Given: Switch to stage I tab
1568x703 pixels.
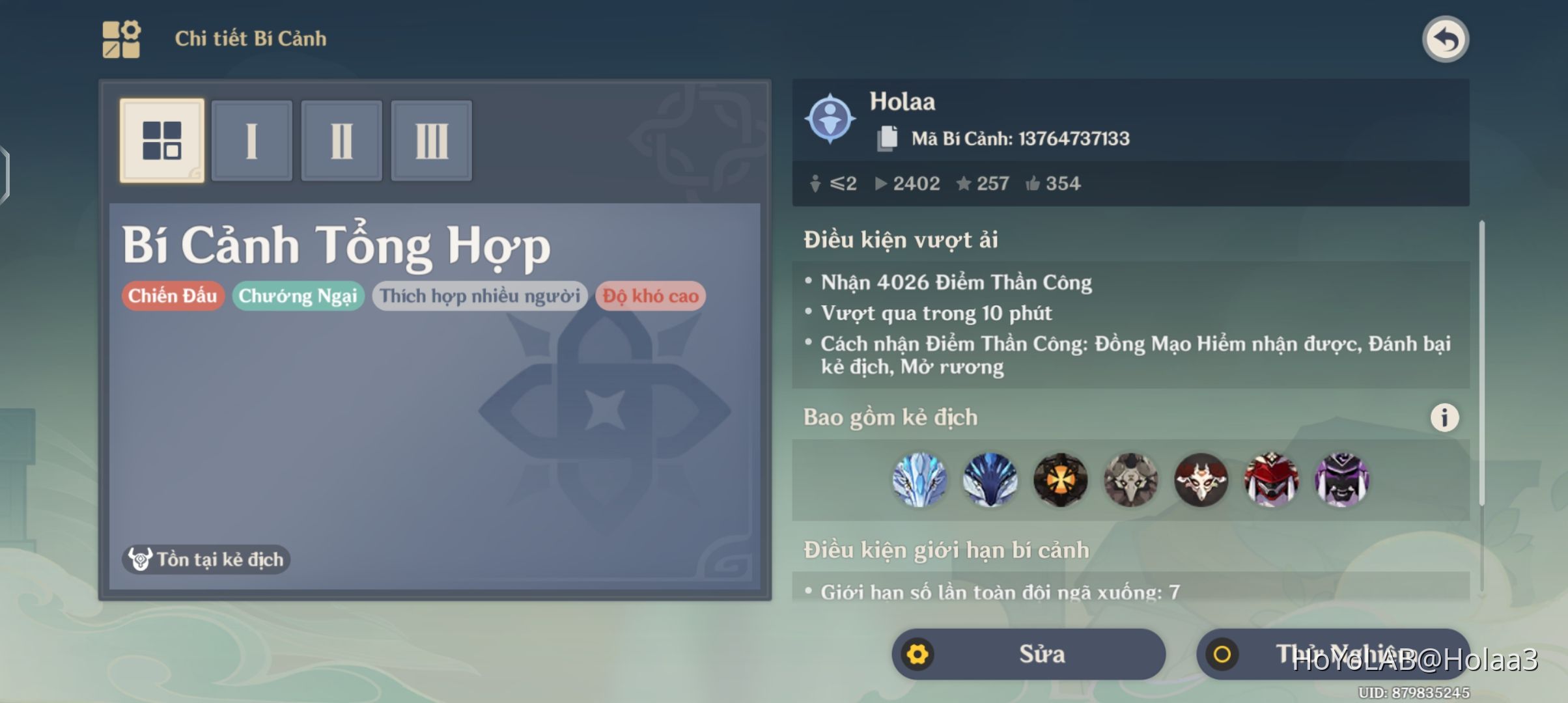Looking at the screenshot, I should pos(252,140).
